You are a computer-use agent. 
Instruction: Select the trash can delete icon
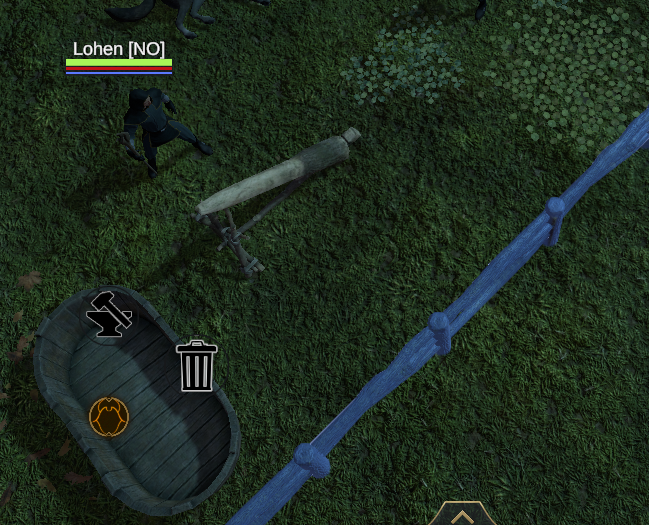tap(197, 366)
